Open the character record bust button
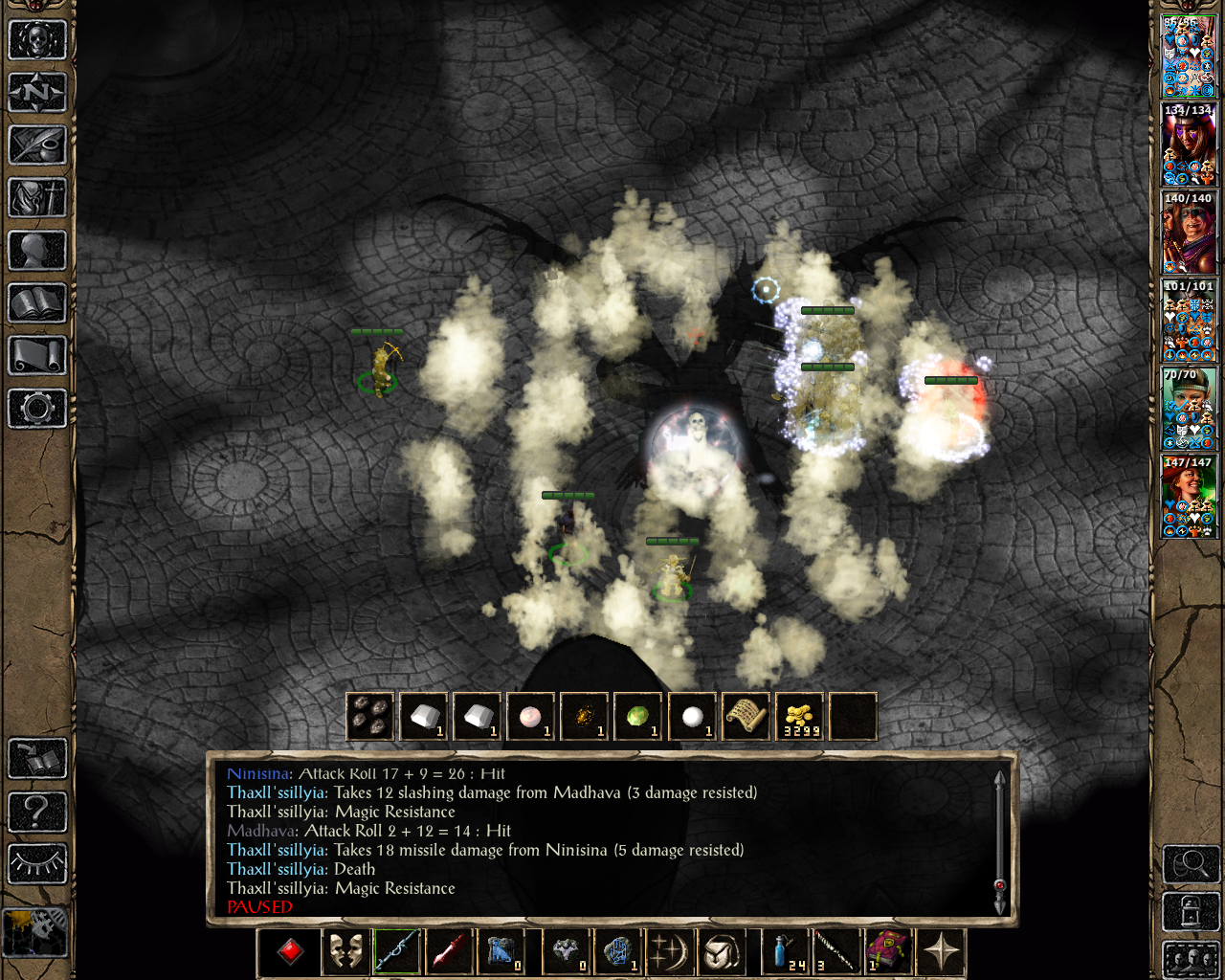The height and width of the screenshot is (980, 1225). click(x=37, y=251)
